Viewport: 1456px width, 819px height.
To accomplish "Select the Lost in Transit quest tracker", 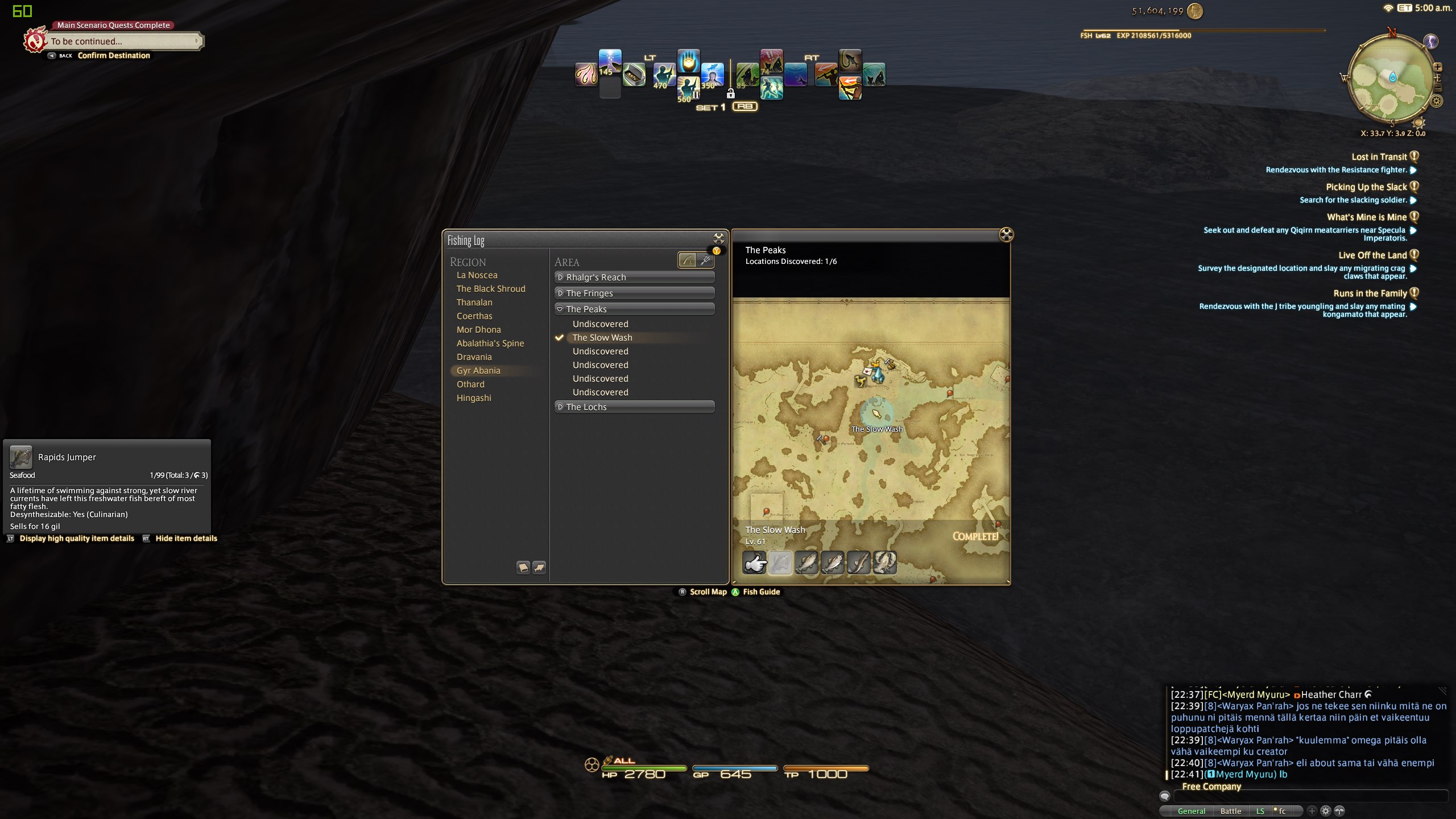I will [1379, 157].
